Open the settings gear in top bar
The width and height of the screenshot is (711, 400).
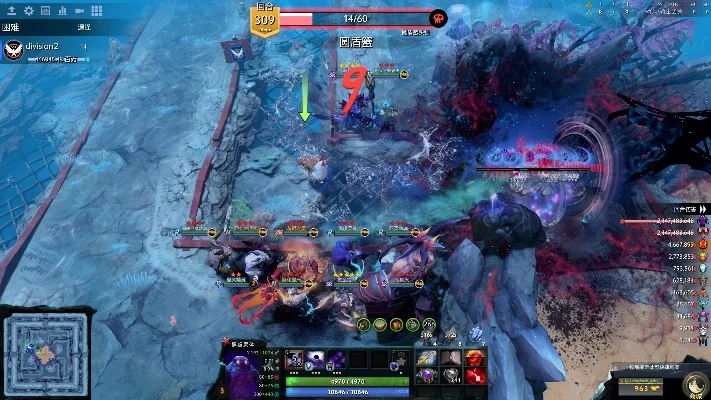point(28,11)
